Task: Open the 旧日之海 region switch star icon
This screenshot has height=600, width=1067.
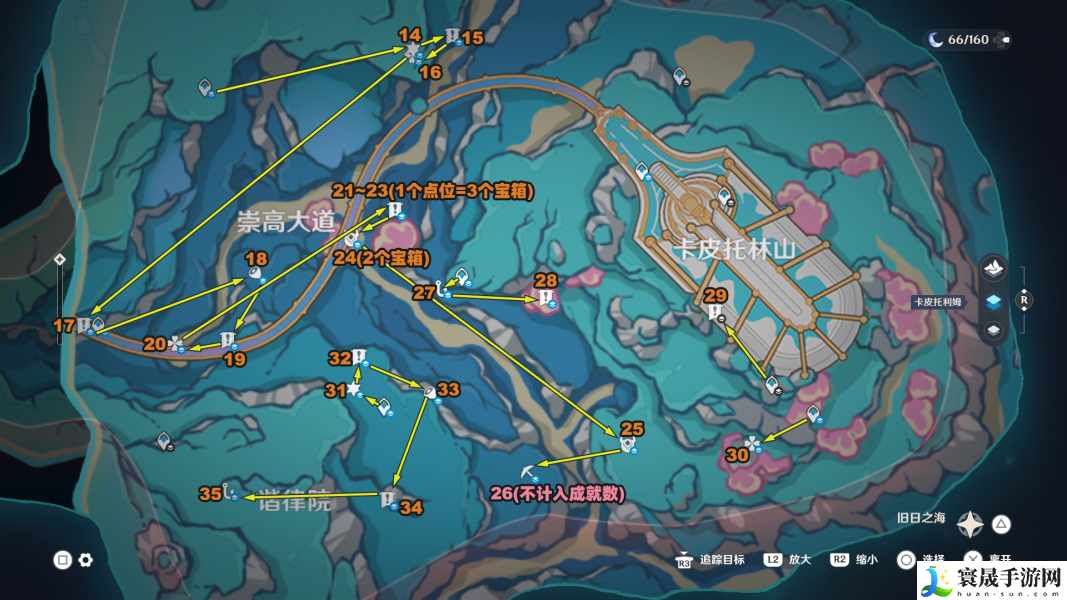Action: click(x=970, y=523)
